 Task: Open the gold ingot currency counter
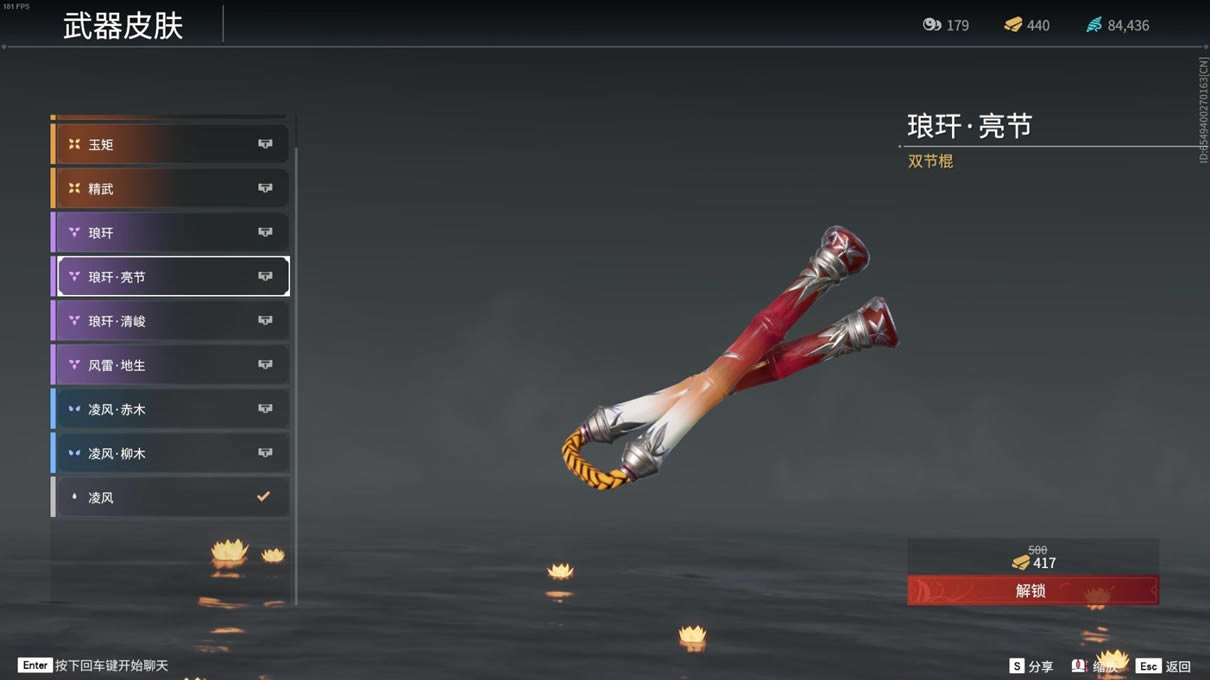[x=1027, y=25]
